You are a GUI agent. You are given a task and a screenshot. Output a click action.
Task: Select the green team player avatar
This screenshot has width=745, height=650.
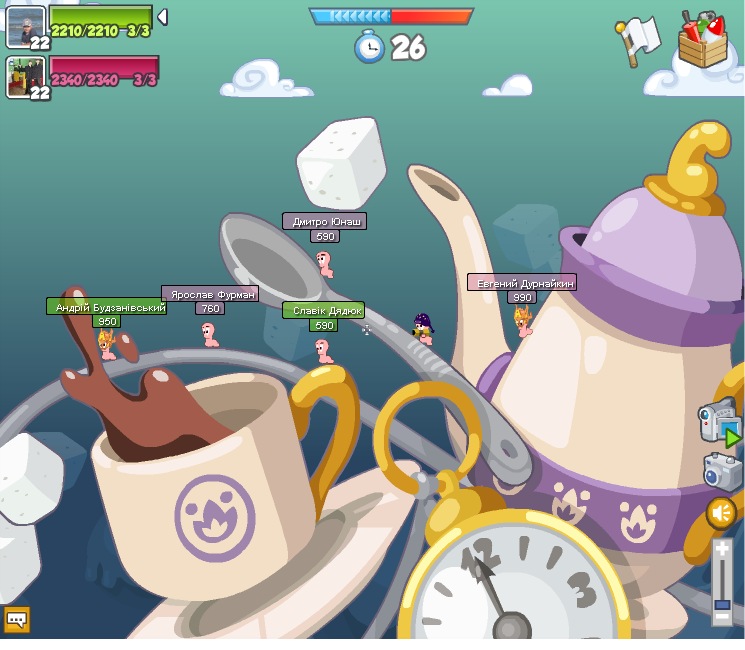(25, 26)
